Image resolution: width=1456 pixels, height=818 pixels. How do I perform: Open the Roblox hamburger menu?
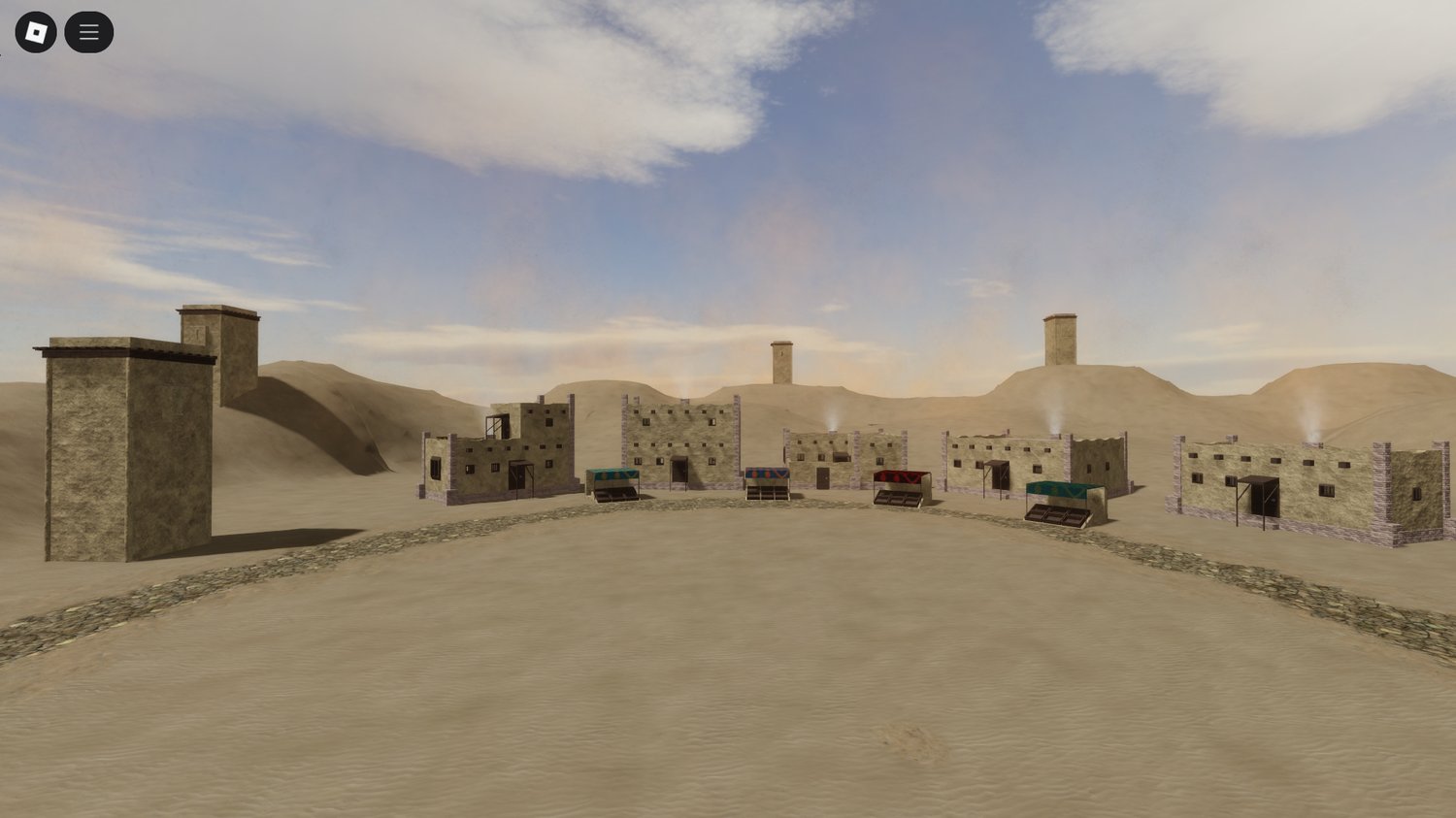[88, 31]
